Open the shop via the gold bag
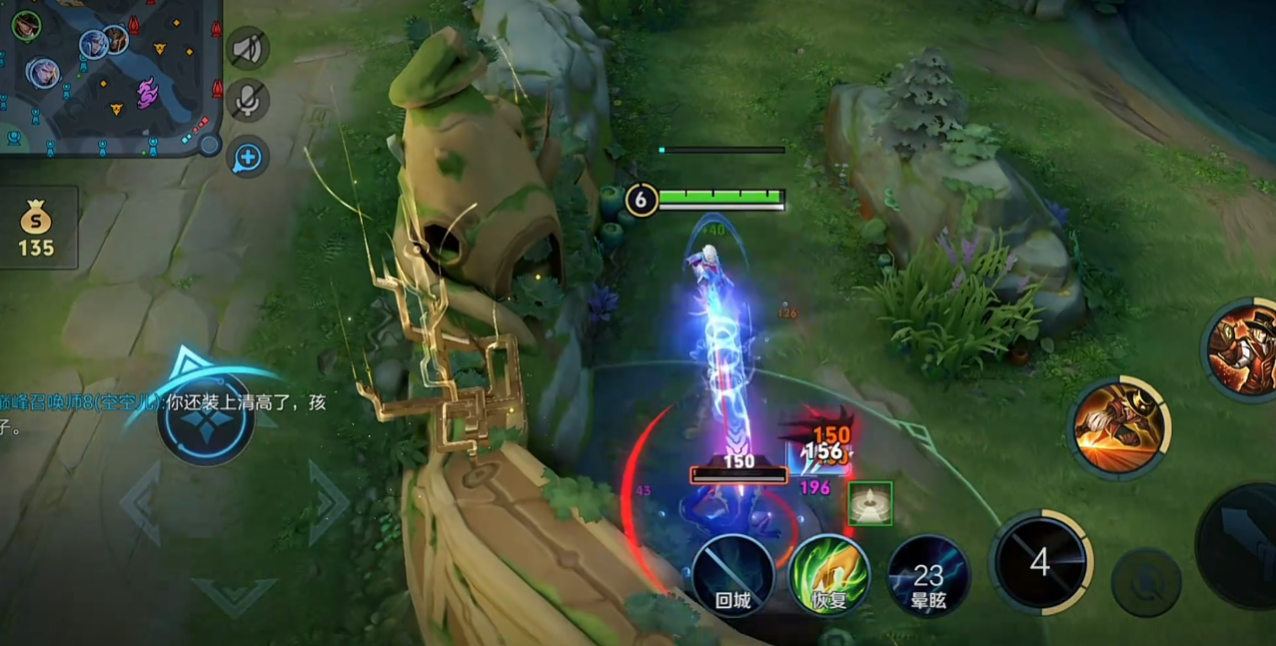Image resolution: width=1276 pixels, height=646 pixels. [37, 228]
